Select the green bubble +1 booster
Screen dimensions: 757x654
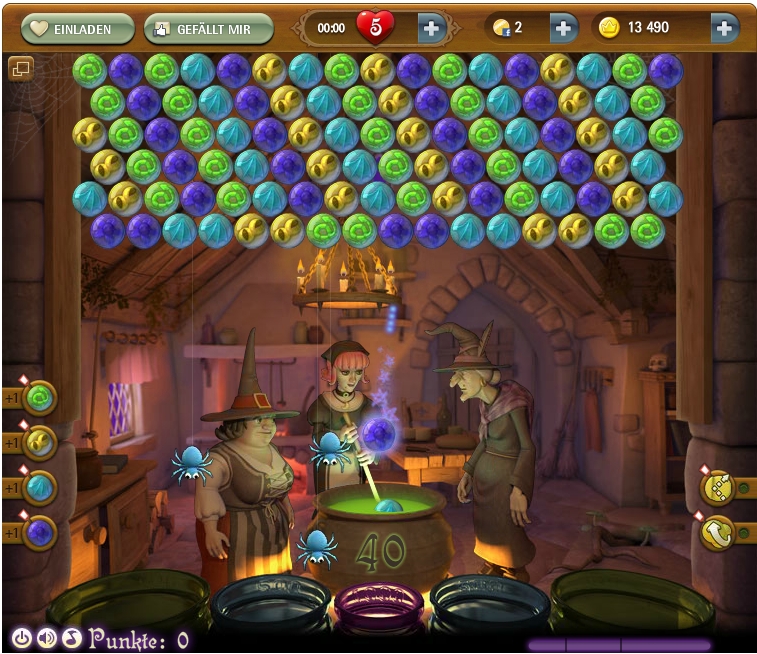39,398
